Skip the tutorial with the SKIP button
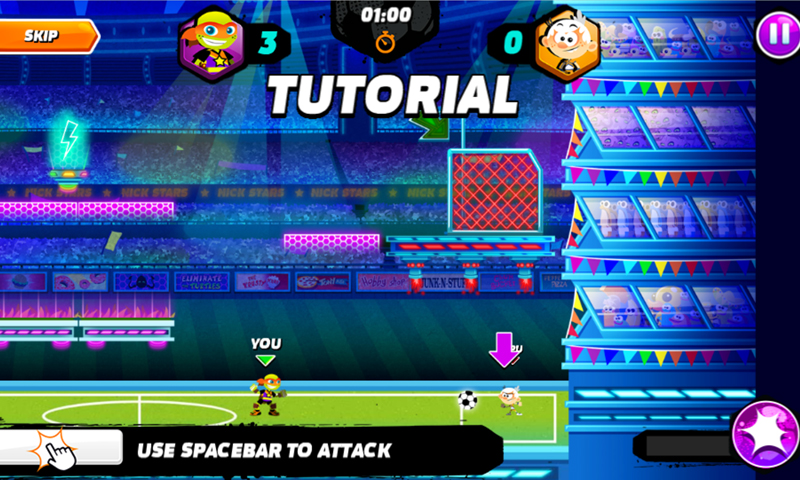The width and height of the screenshot is (800, 480). pos(45,36)
